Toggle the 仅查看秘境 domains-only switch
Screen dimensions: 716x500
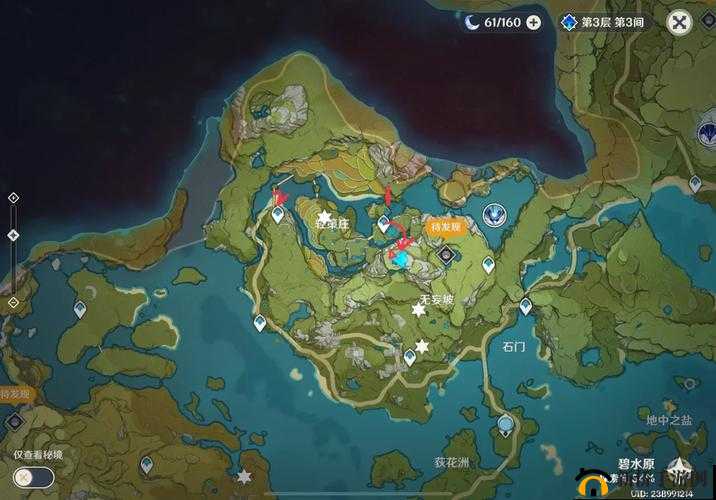tap(32, 477)
